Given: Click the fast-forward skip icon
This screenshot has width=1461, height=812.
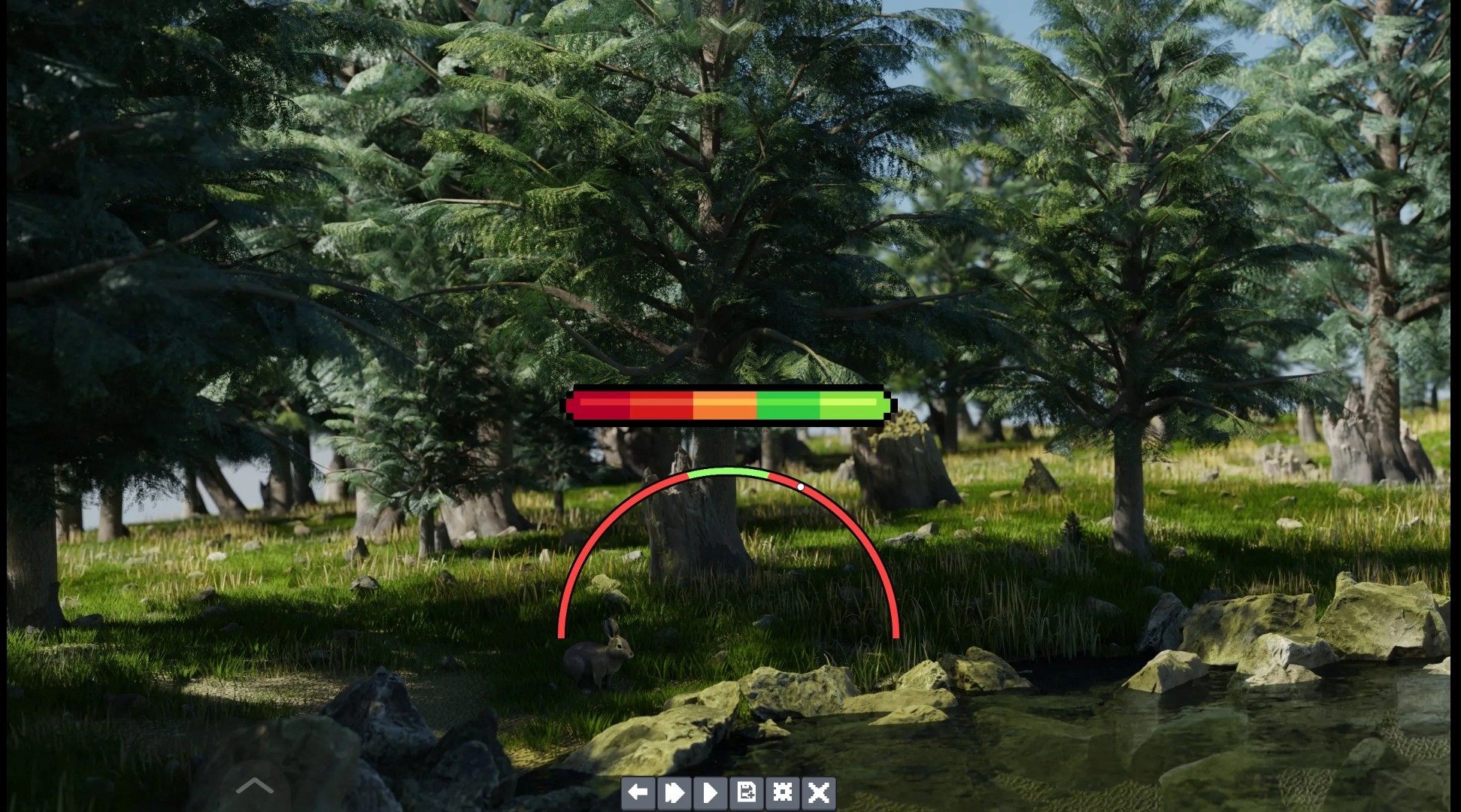Looking at the screenshot, I should pyautogui.click(x=674, y=792).
